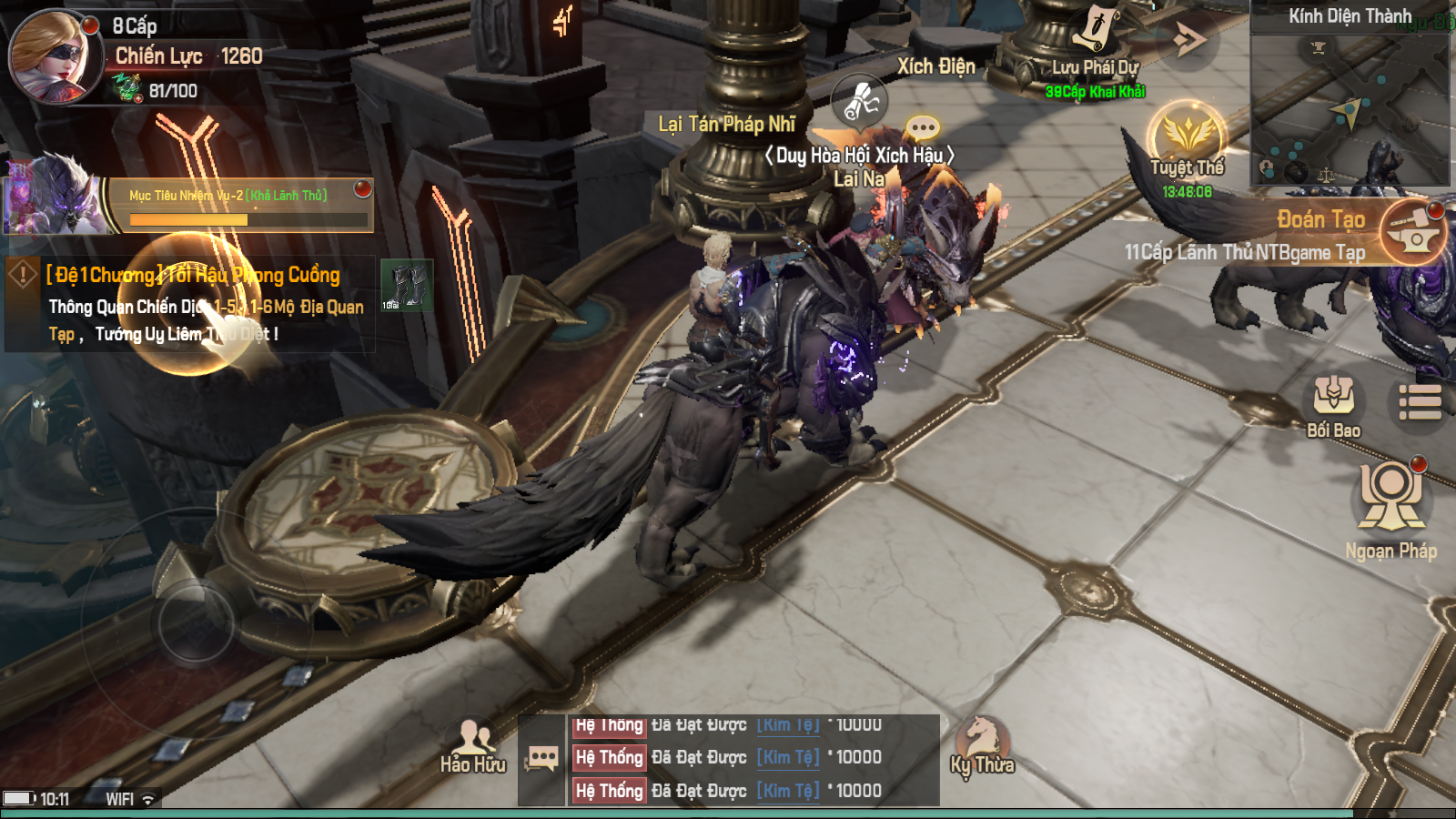The height and width of the screenshot is (819, 1456).
Task: Claim the quest reward item icon
Action: (406, 286)
